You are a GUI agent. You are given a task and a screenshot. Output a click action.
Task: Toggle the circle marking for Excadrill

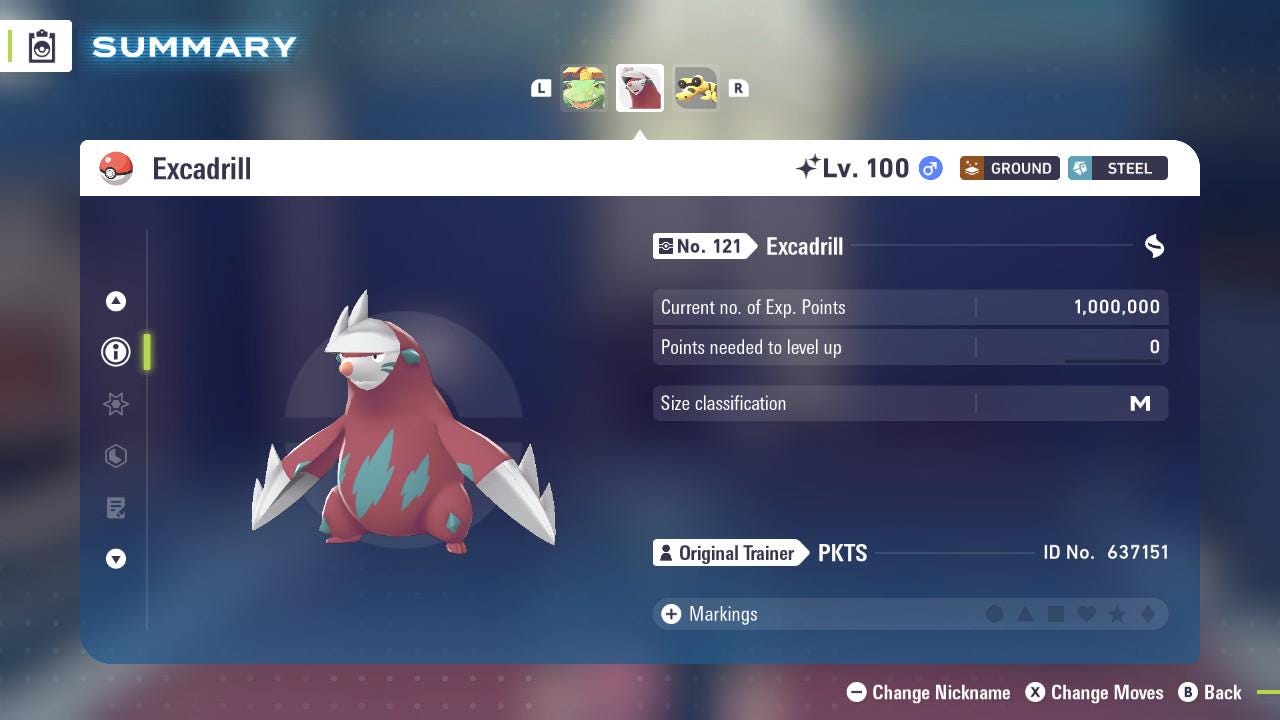tap(996, 614)
